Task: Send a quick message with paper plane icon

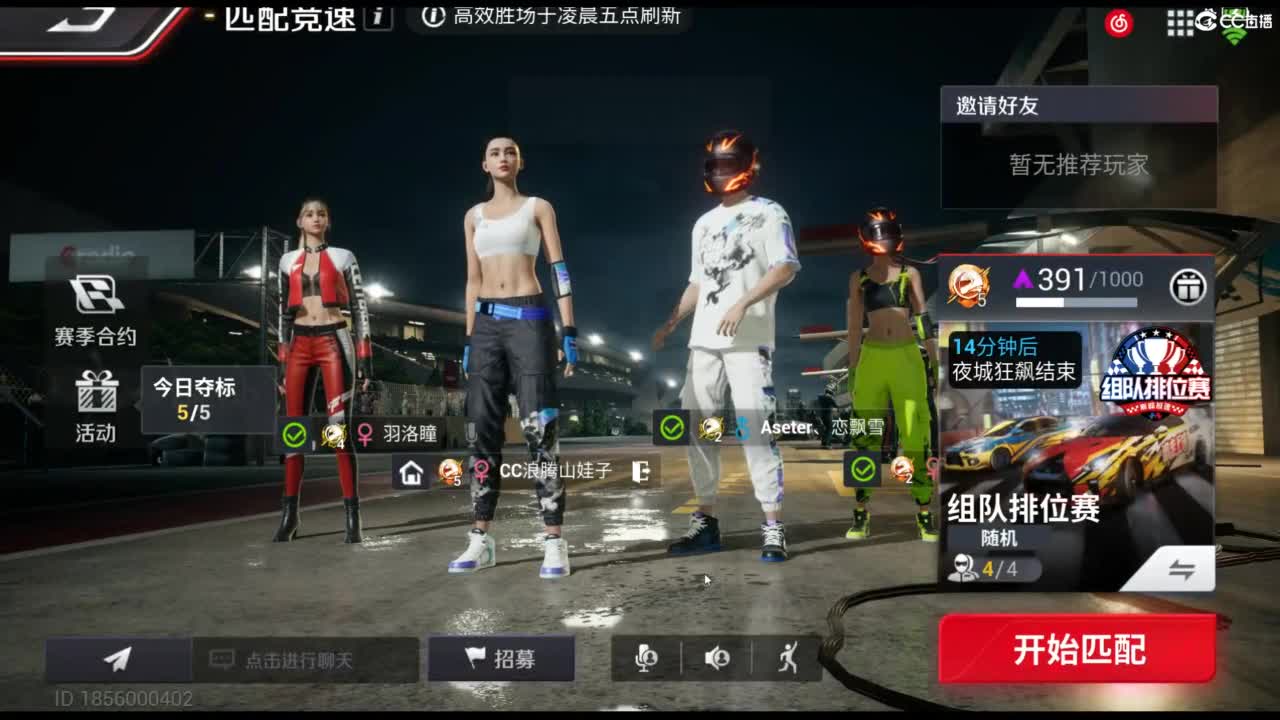Action: click(x=114, y=660)
